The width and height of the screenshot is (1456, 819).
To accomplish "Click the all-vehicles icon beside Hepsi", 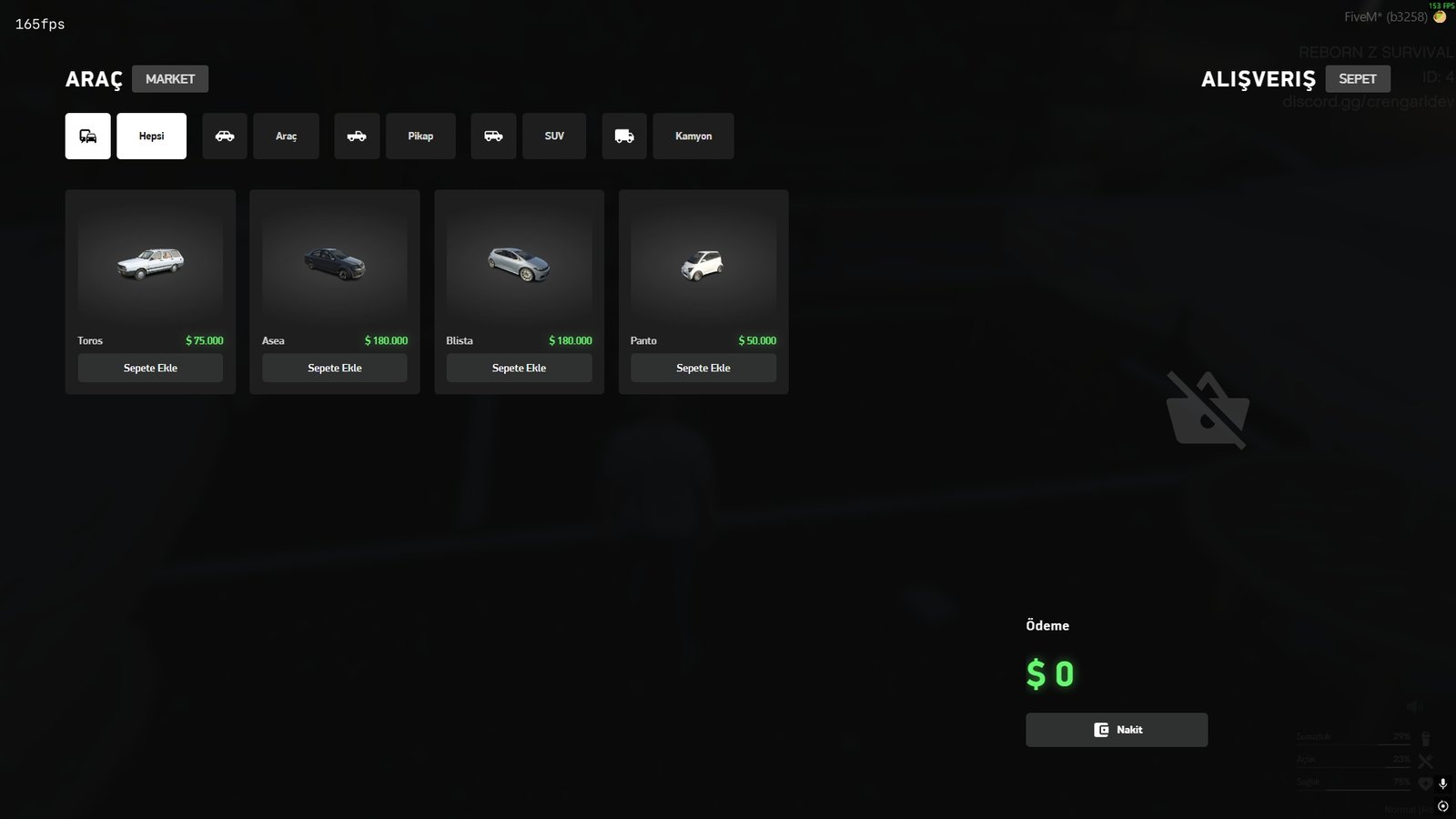I will coord(88,136).
